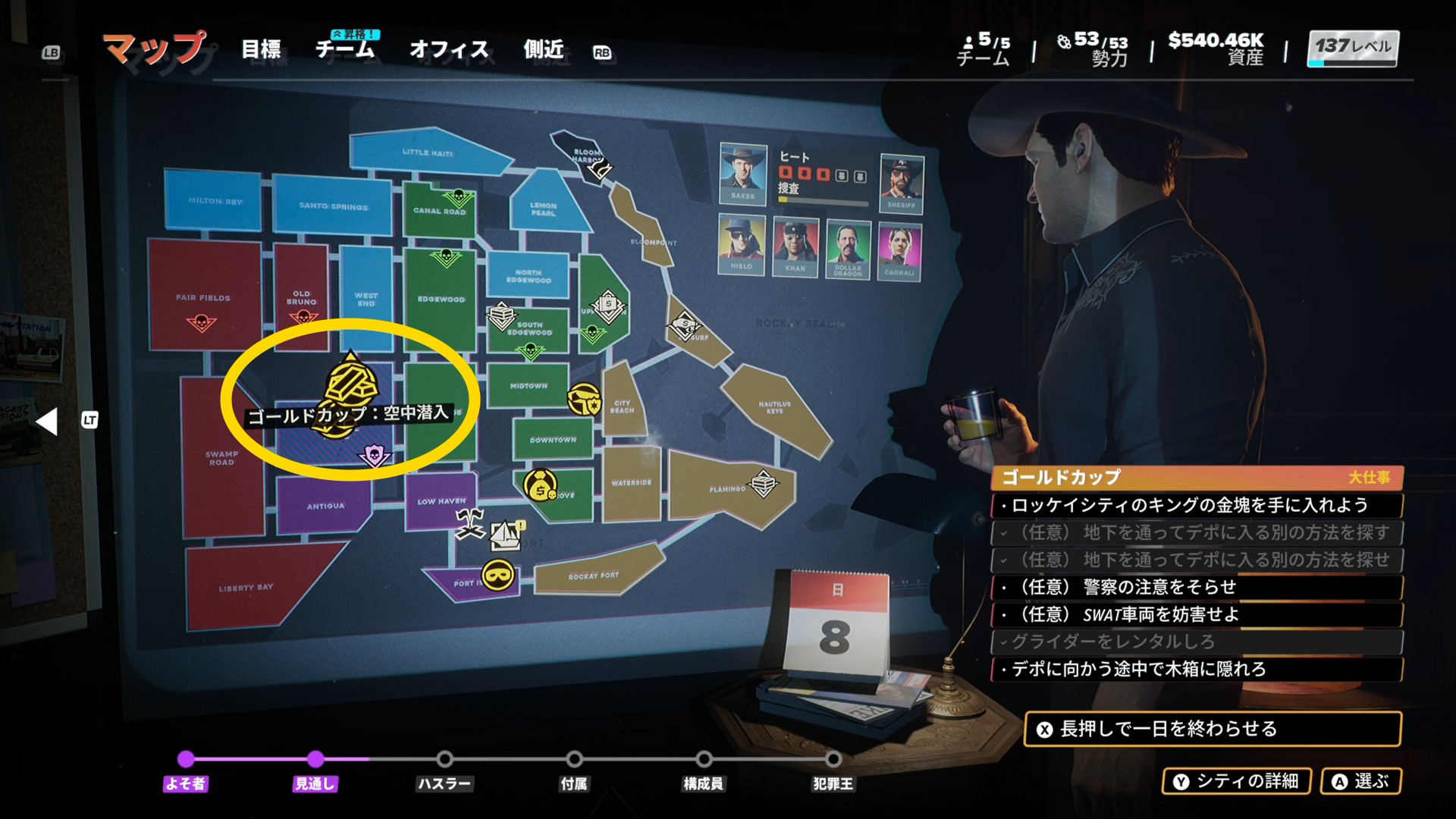The height and width of the screenshot is (819, 1456).
Task: Select the ゴールドカップ gold bars heist marker
Action: [350, 383]
